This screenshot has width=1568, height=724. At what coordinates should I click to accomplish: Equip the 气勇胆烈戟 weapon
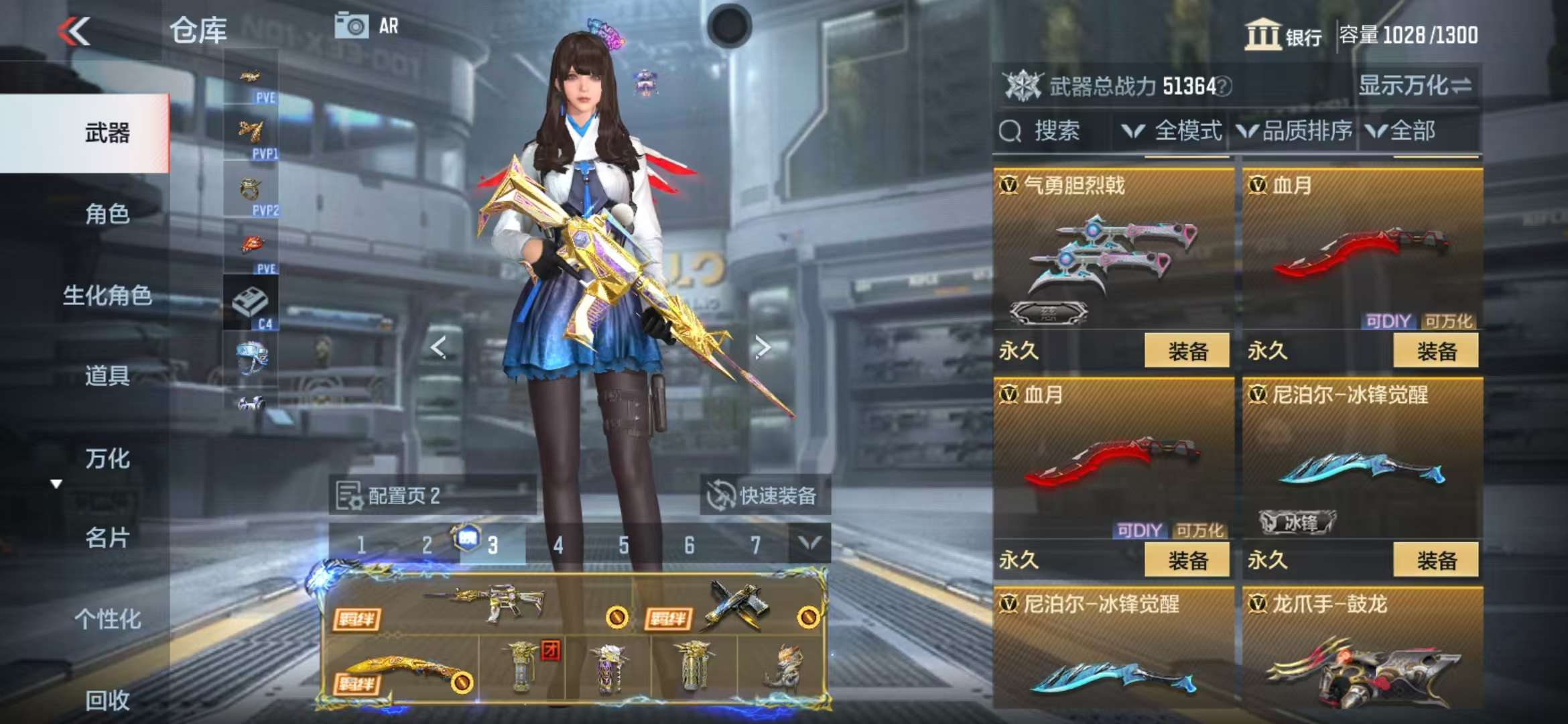tap(1187, 351)
